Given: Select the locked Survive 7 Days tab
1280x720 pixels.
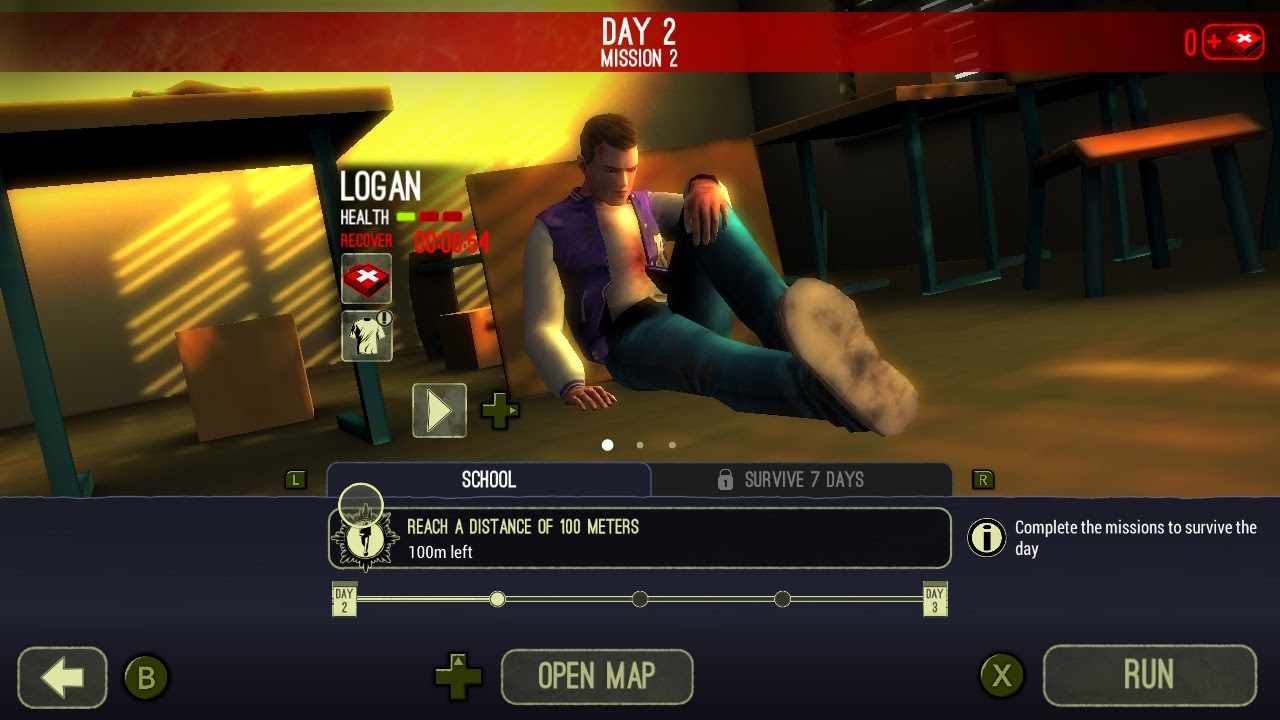Looking at the screenshot, I should (x=802, y=480).
